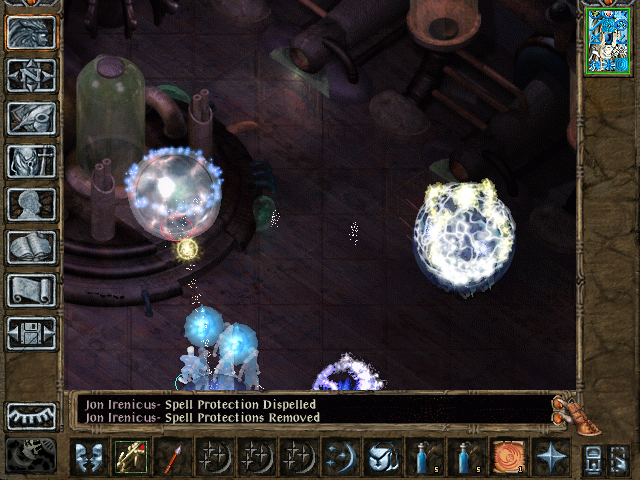Viewport: 640px width, 480px height.
Task: Open options via the floppy disk button
Action: point(31,333)
